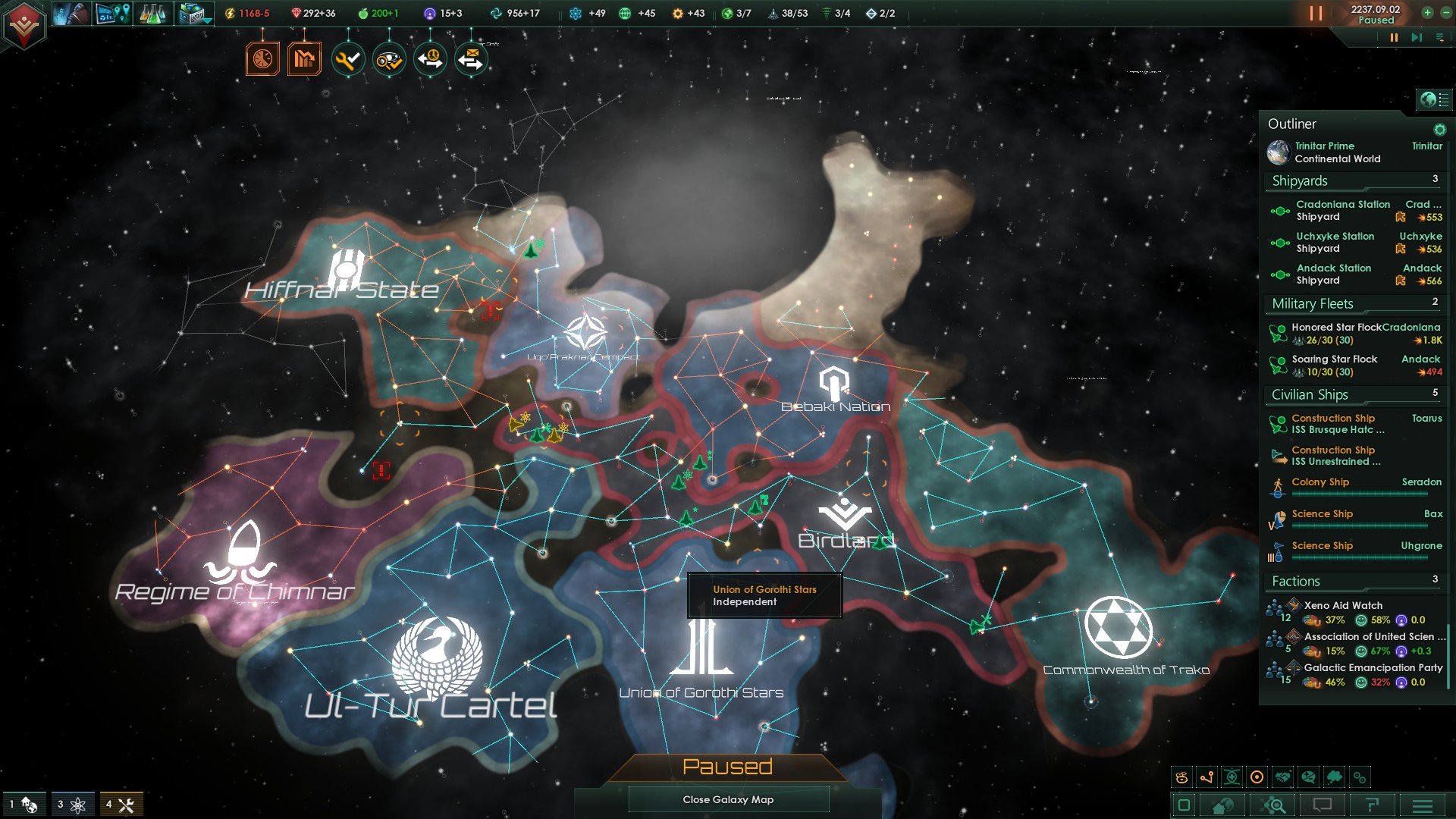Viewport: 1456px width, 819px height.
Task: Open the Outliner settings gear
Action: coord(1439,130)
